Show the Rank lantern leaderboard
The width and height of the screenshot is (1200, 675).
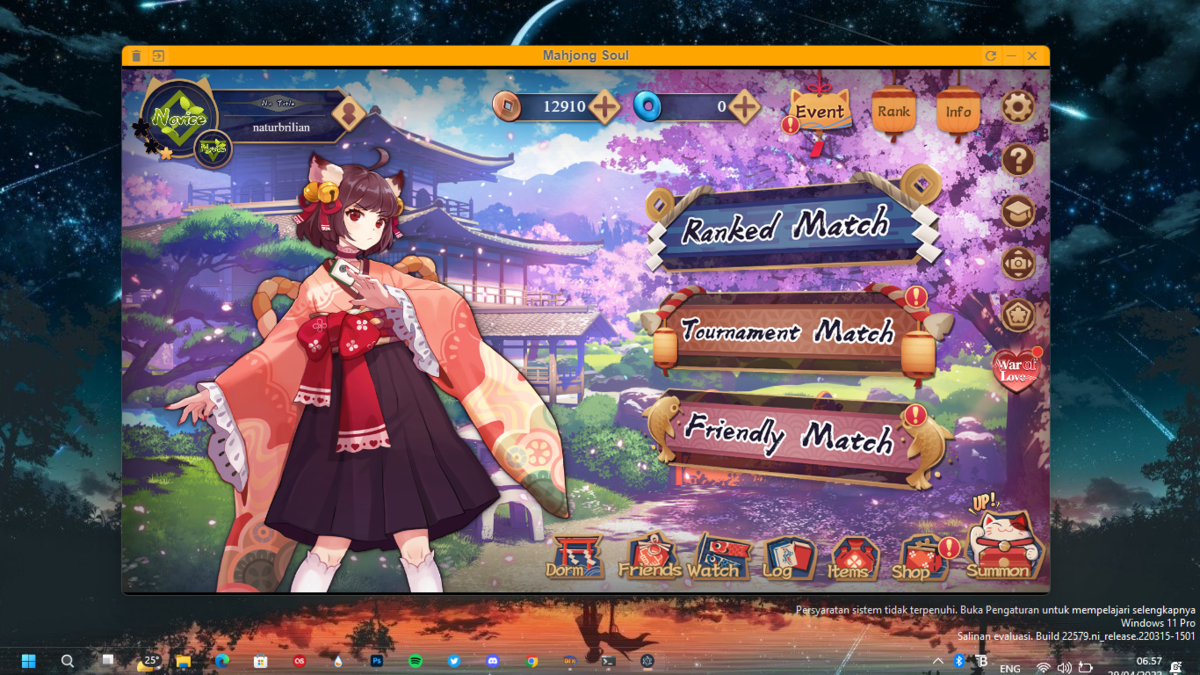pos(893,112)
